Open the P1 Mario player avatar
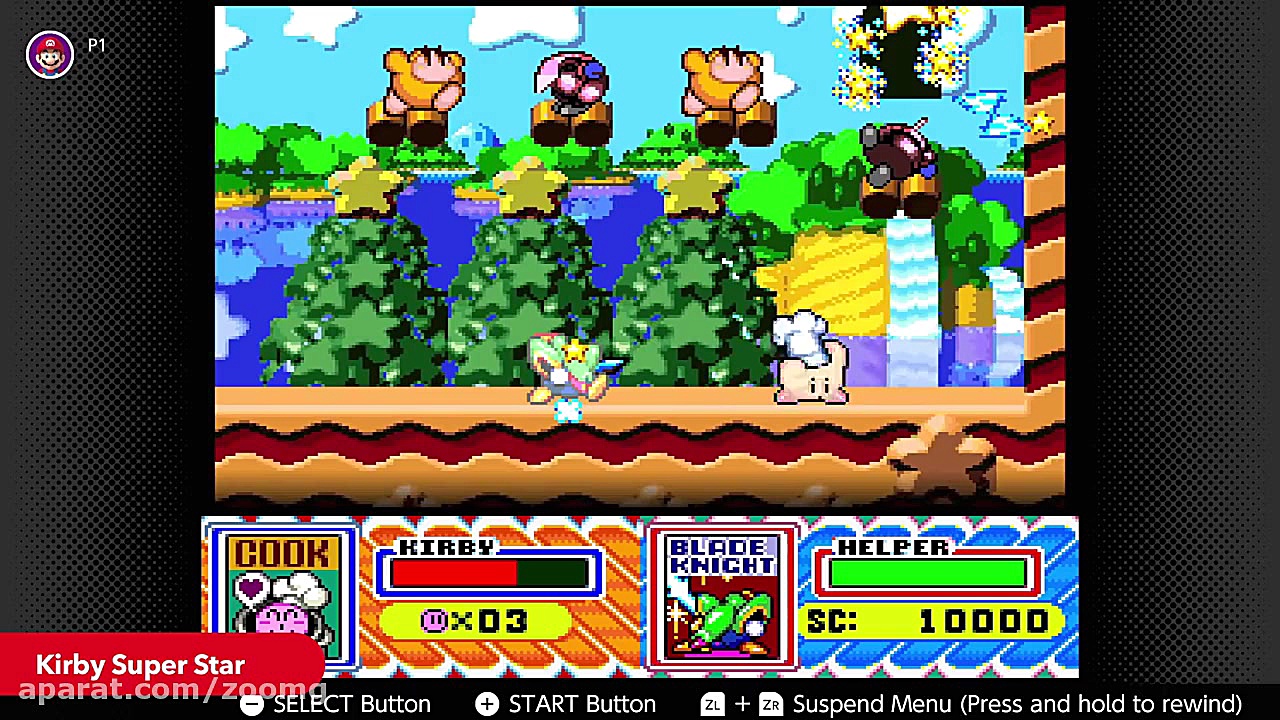1280x720 pixels. click(50, 54)
